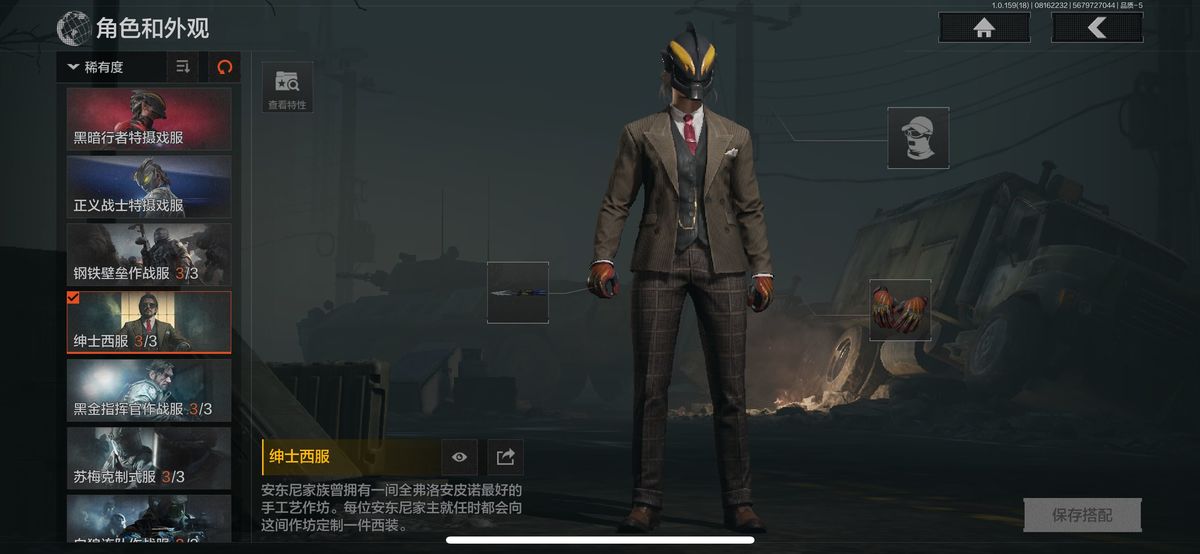
Task: Select the 正义战士特摄戏服 outfit
Action: [x=149, y=187]
